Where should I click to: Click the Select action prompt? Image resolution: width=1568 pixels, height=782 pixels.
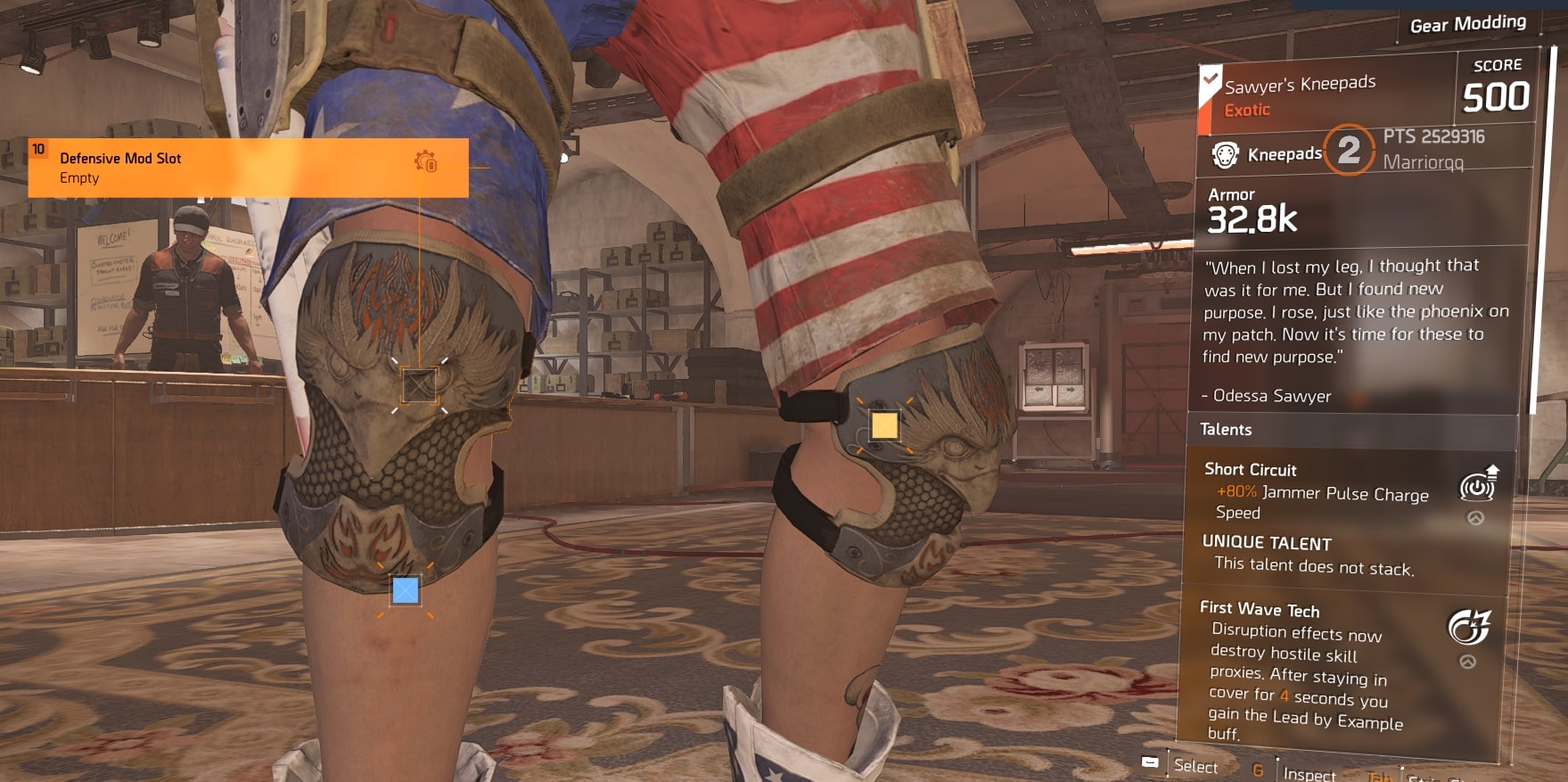click(x=1194, y=767)
